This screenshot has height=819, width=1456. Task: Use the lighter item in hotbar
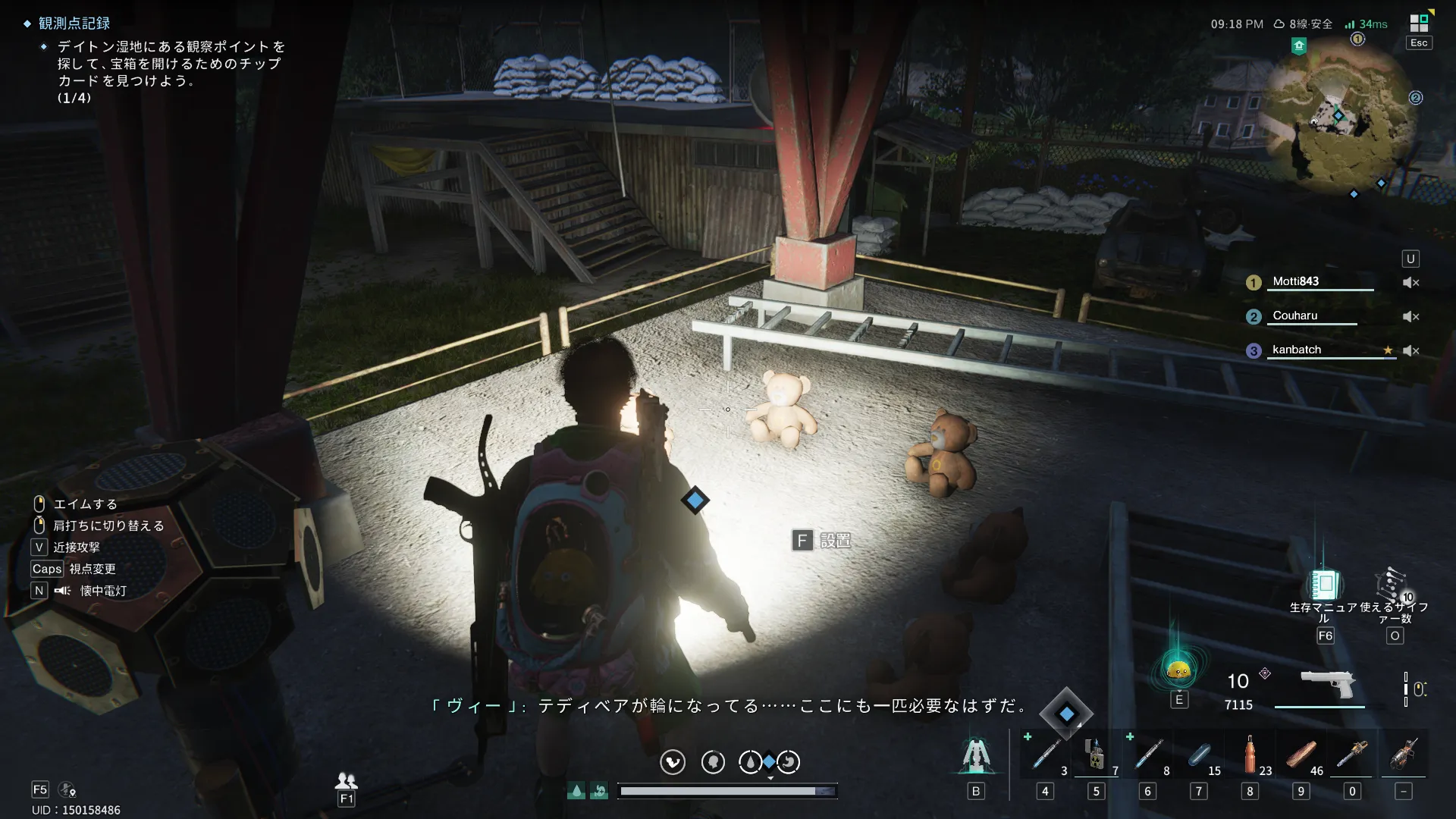pyautogui.click(x=1094, y=755)
